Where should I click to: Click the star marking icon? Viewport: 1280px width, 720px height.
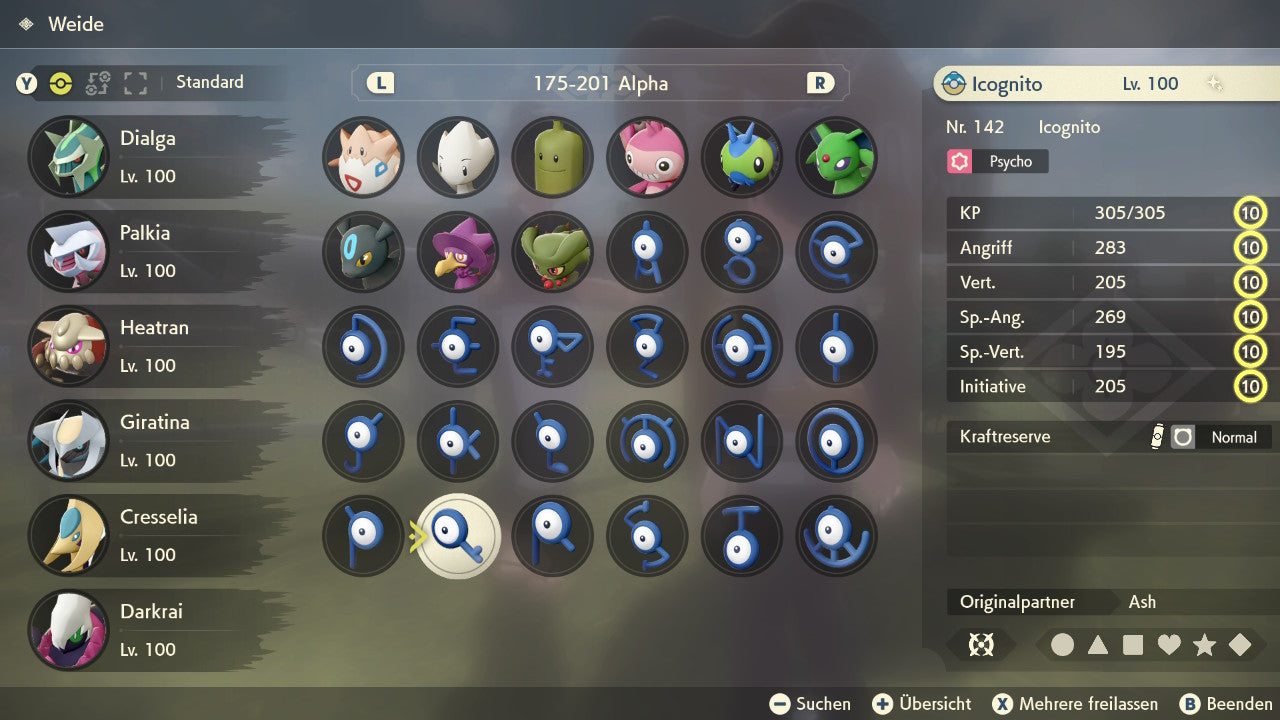pos(1202,645)
